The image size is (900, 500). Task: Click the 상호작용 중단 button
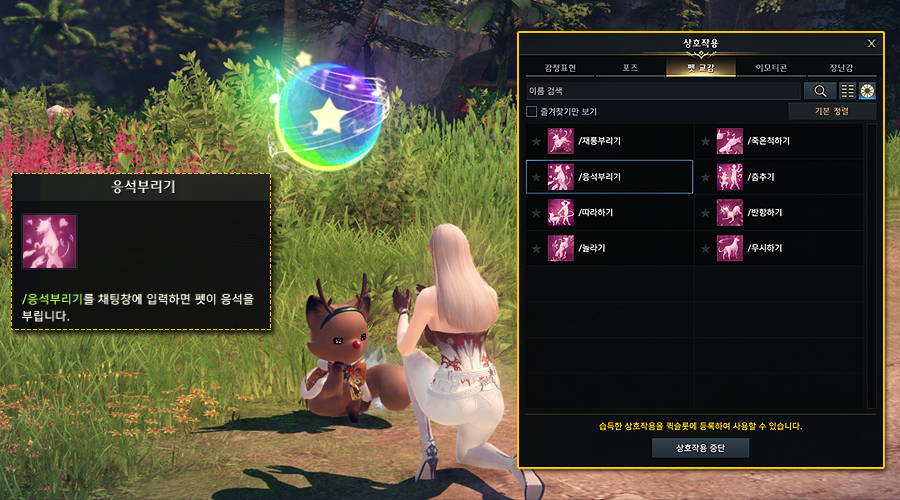click(700, 447)
